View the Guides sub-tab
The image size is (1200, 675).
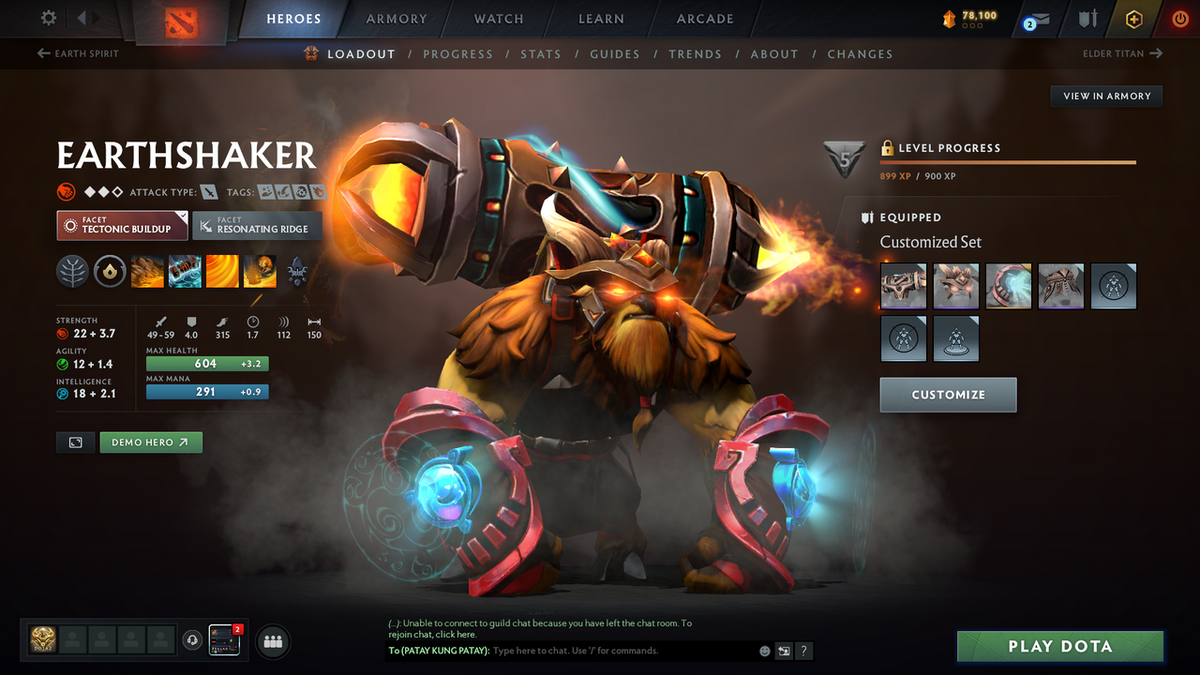click(x=614, y=54)
